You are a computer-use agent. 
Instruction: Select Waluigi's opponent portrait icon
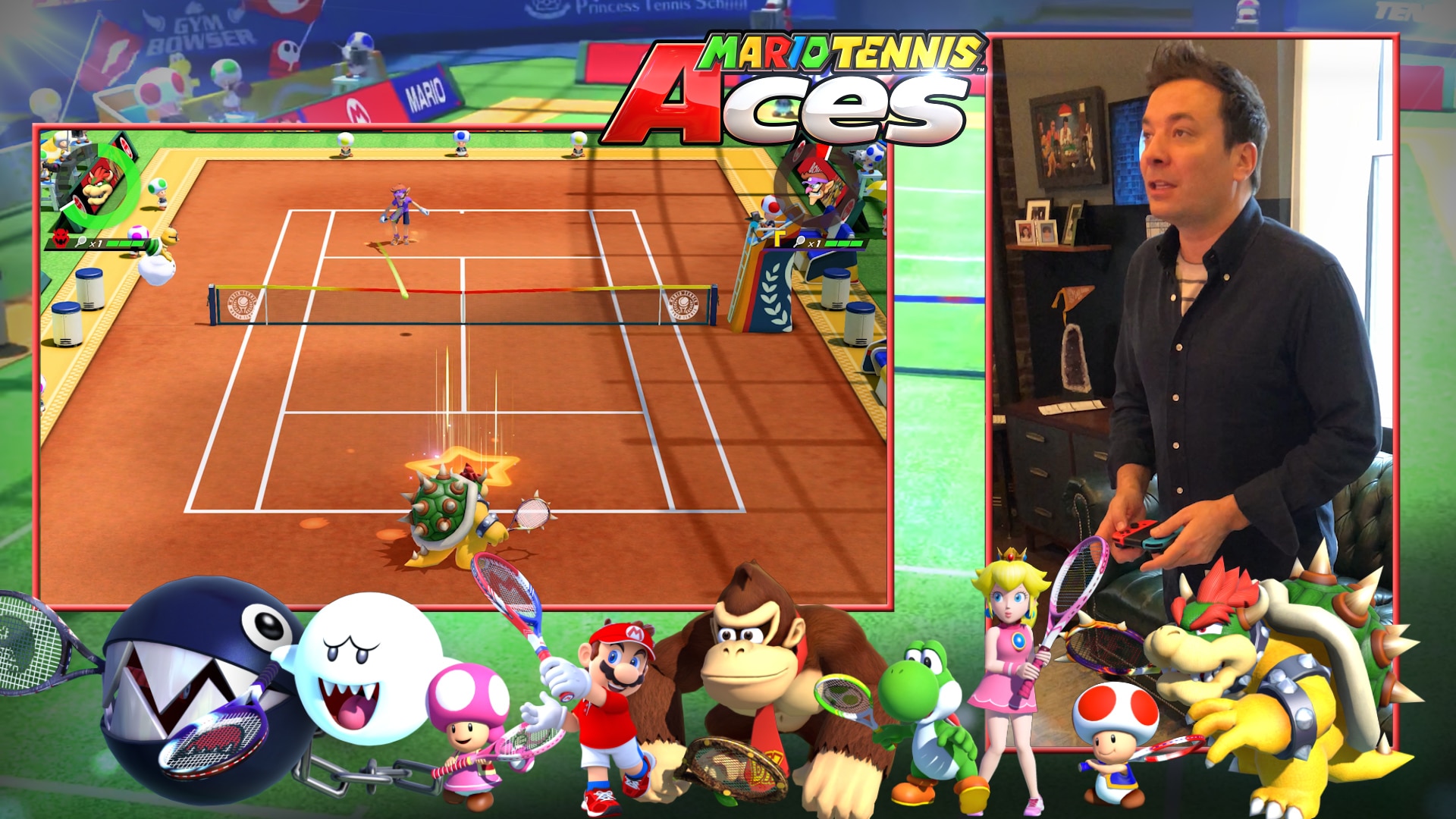[x=817, y=182]
